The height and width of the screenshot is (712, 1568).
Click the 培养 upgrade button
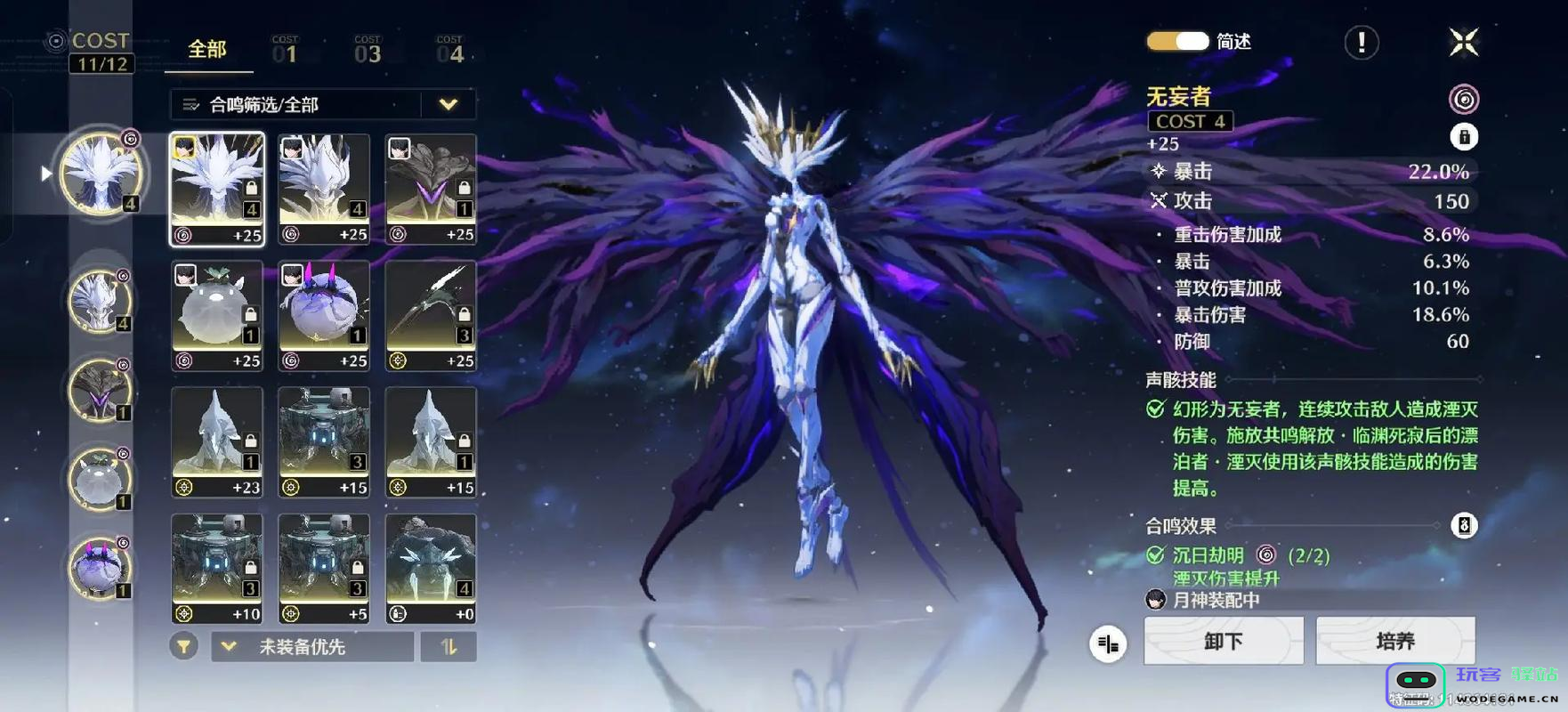[1394, 641]
